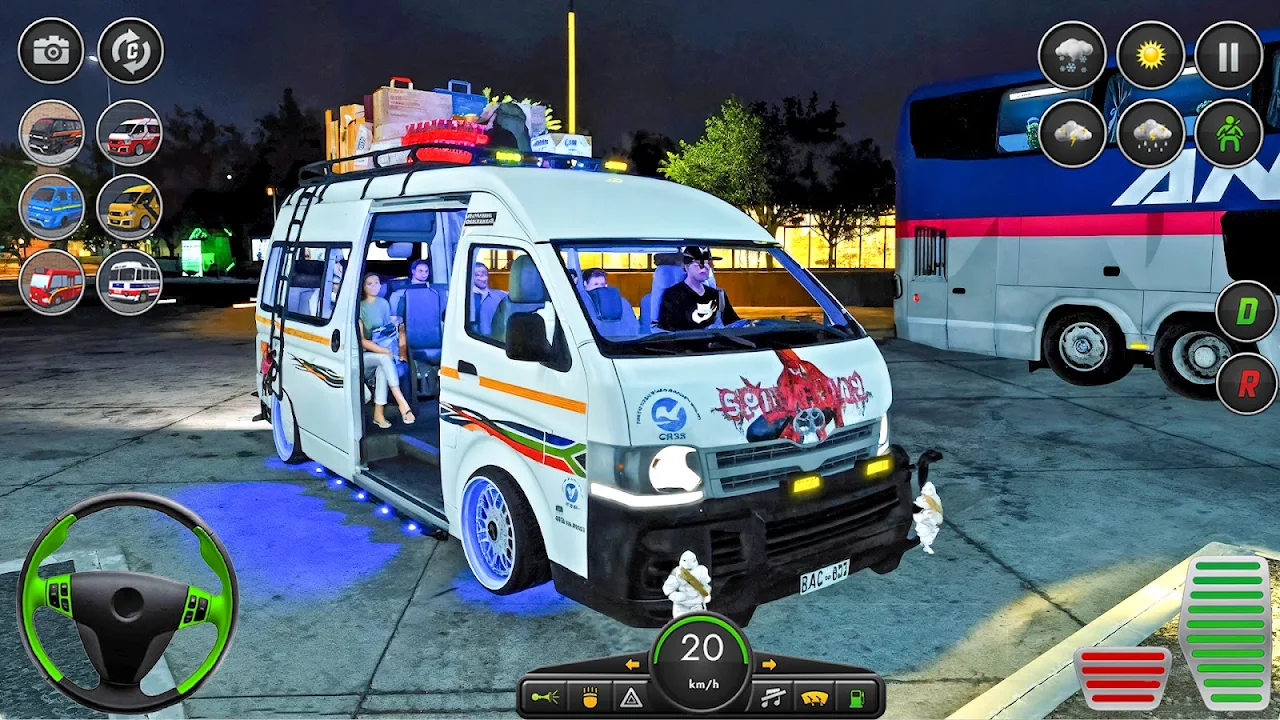Set the weather to snow
Viewport: 1280px width, 720px height.
[x=1072, y=54]
